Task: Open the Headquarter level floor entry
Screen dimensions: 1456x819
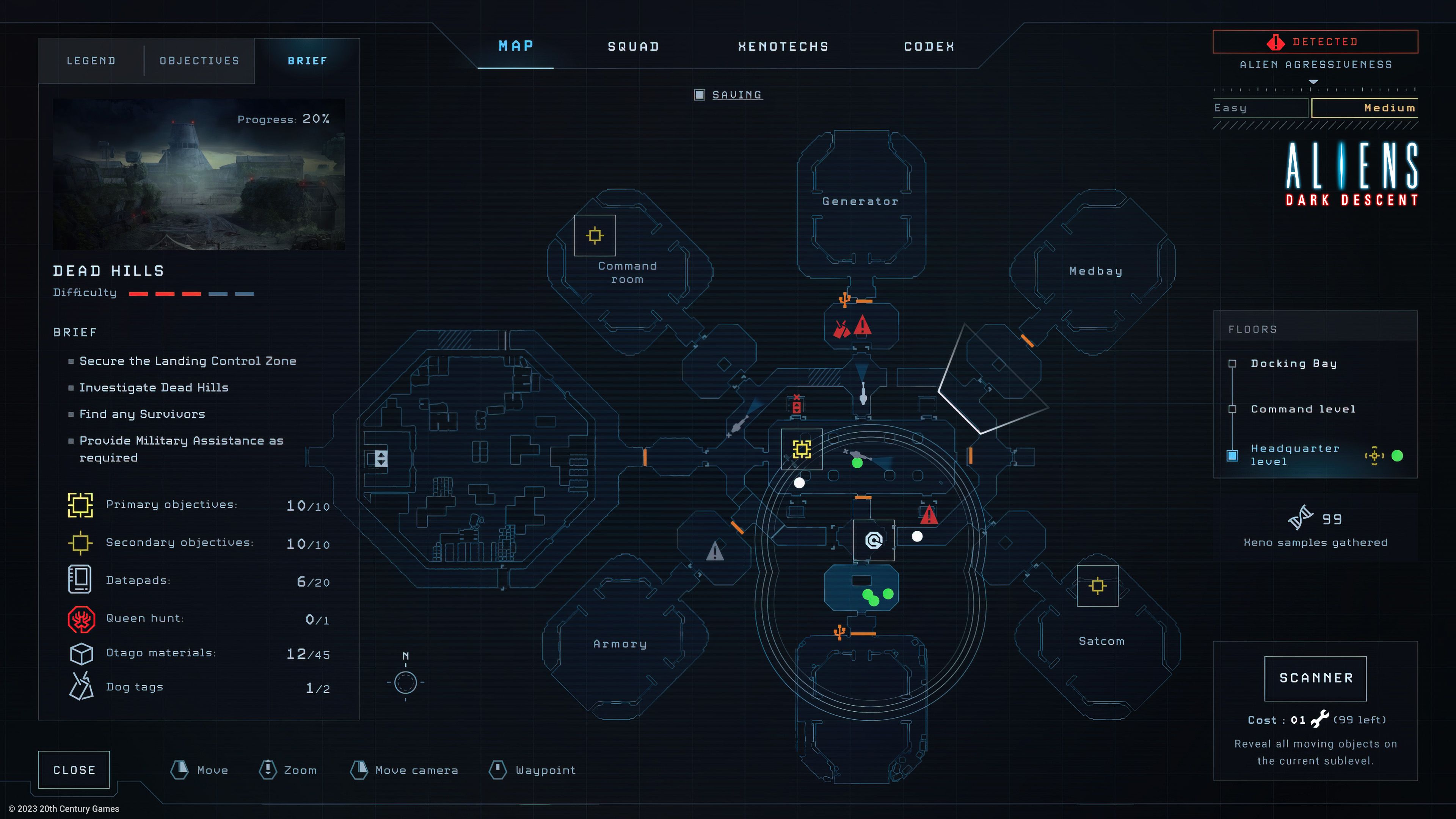Action: [1233, 455]
